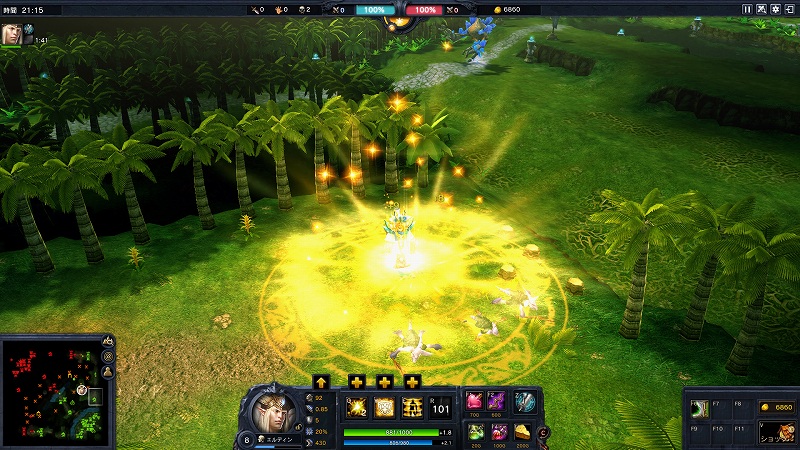
Task: Open the settings gear in the top bar
Action: tap(777, 9)
